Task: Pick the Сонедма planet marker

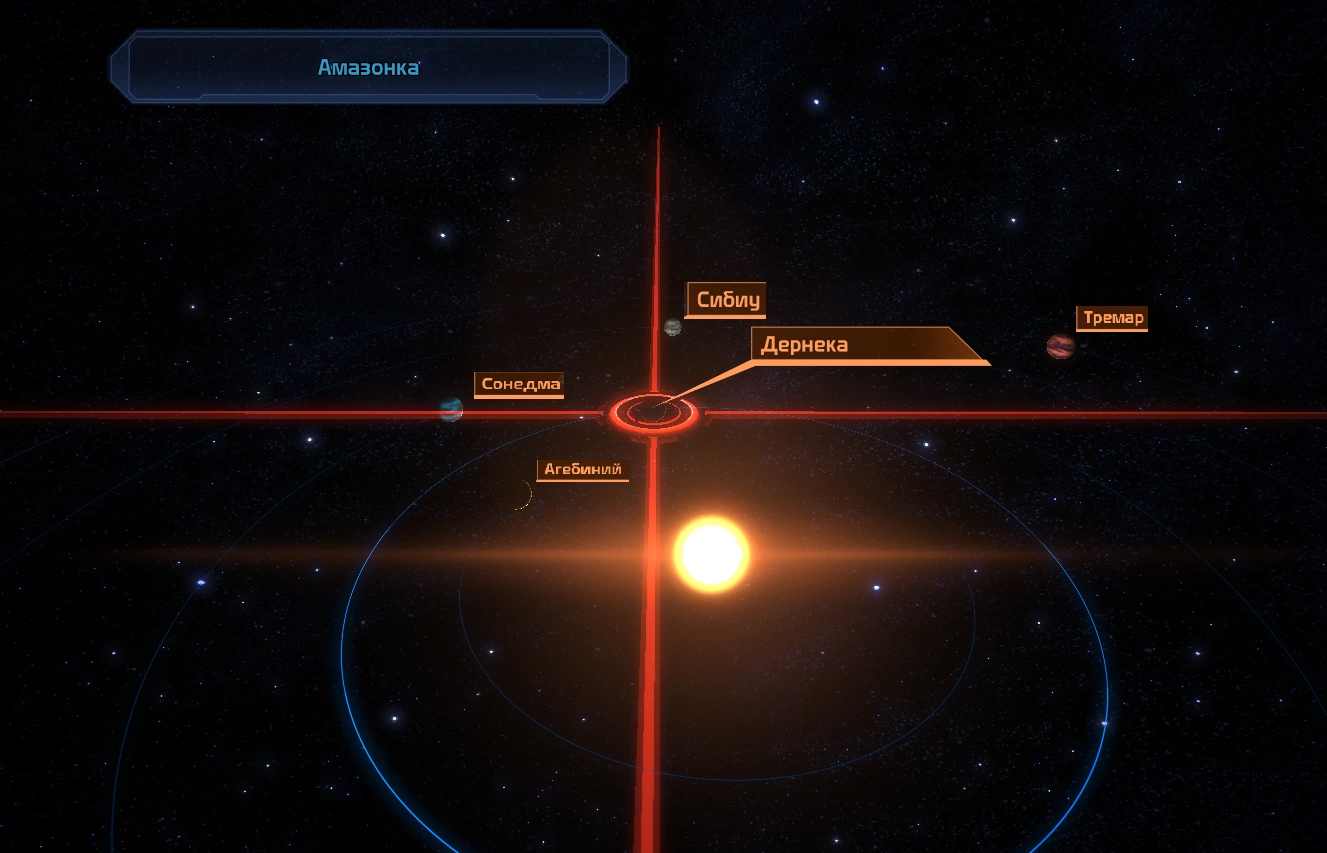Action: 451,409
